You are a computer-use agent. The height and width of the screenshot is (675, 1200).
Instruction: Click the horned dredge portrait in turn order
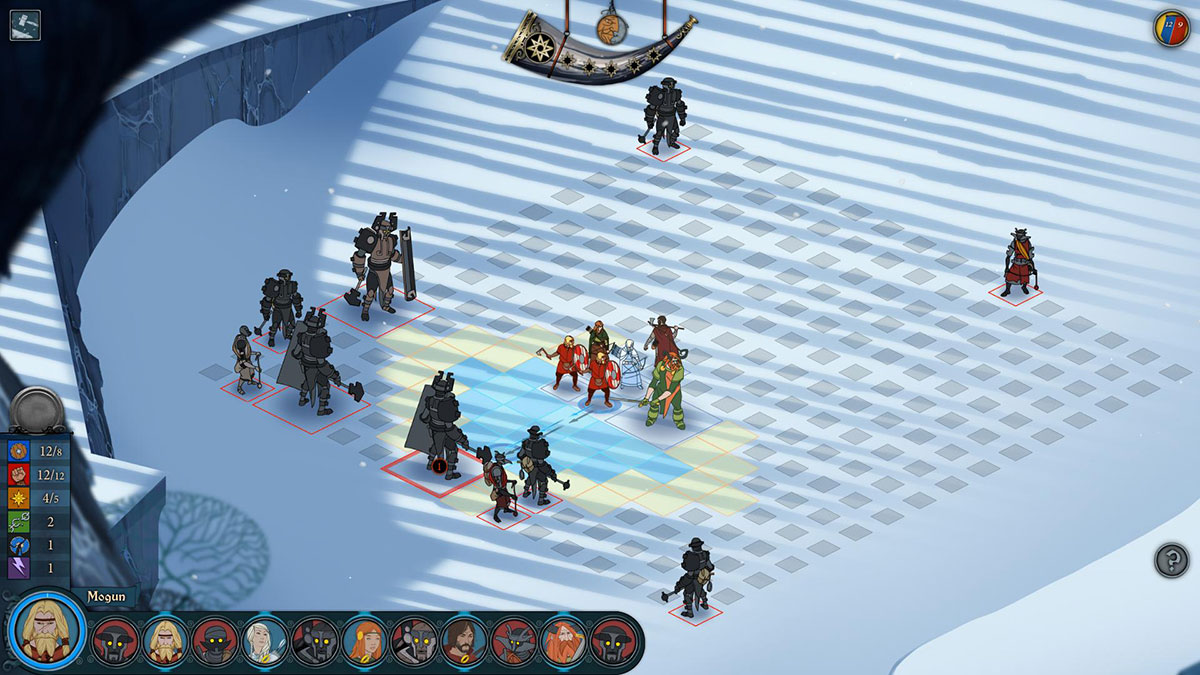click(515, 641)
